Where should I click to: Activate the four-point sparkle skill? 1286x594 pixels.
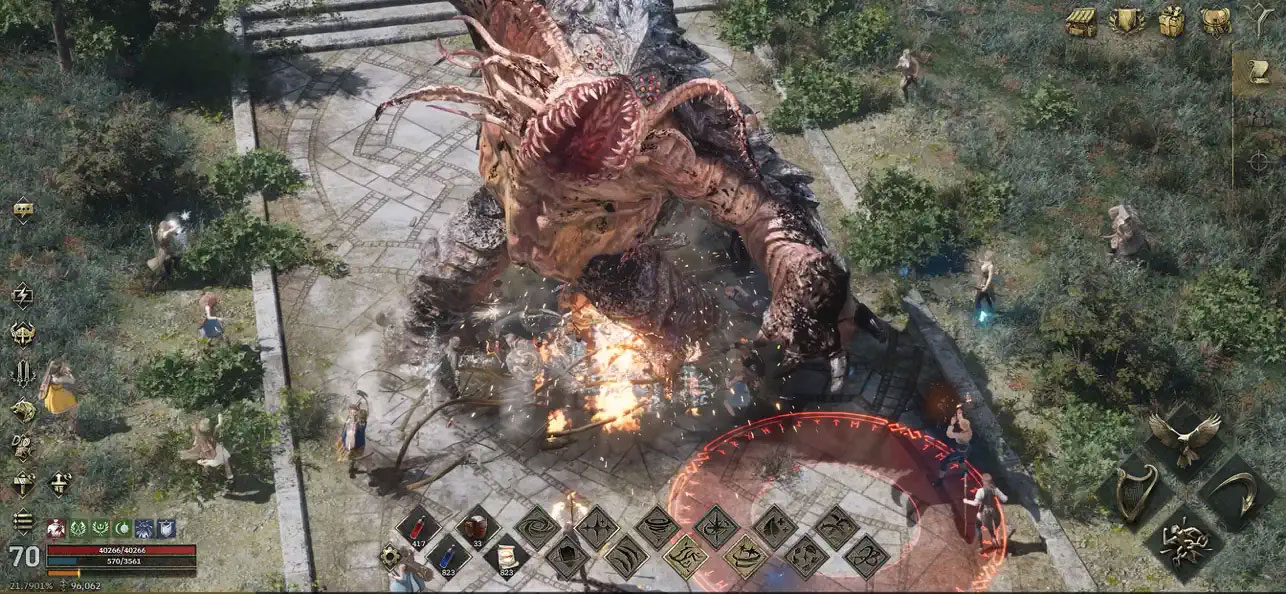[x=596, y=525]
